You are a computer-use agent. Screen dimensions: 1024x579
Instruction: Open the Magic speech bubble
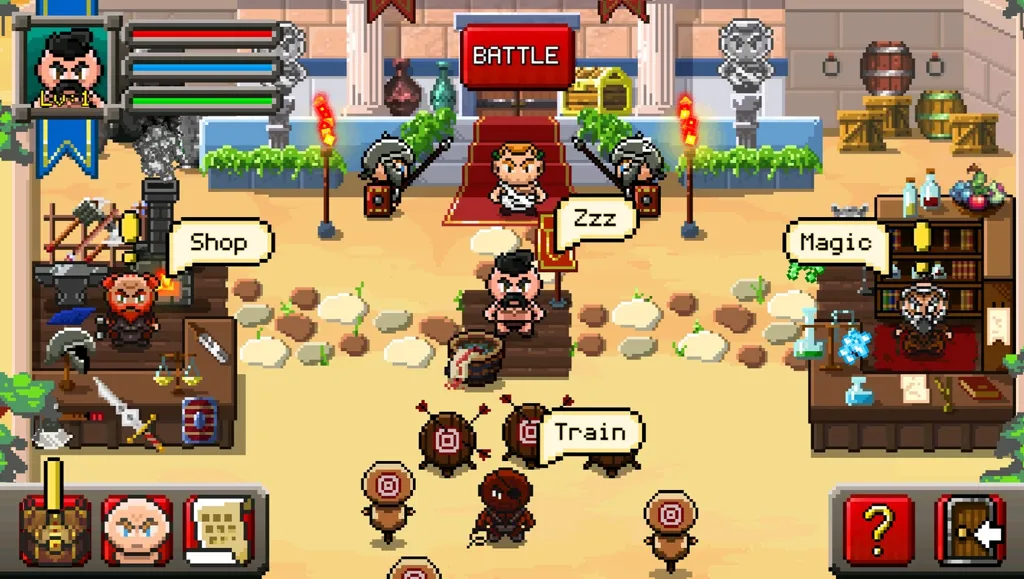point(835,243)
